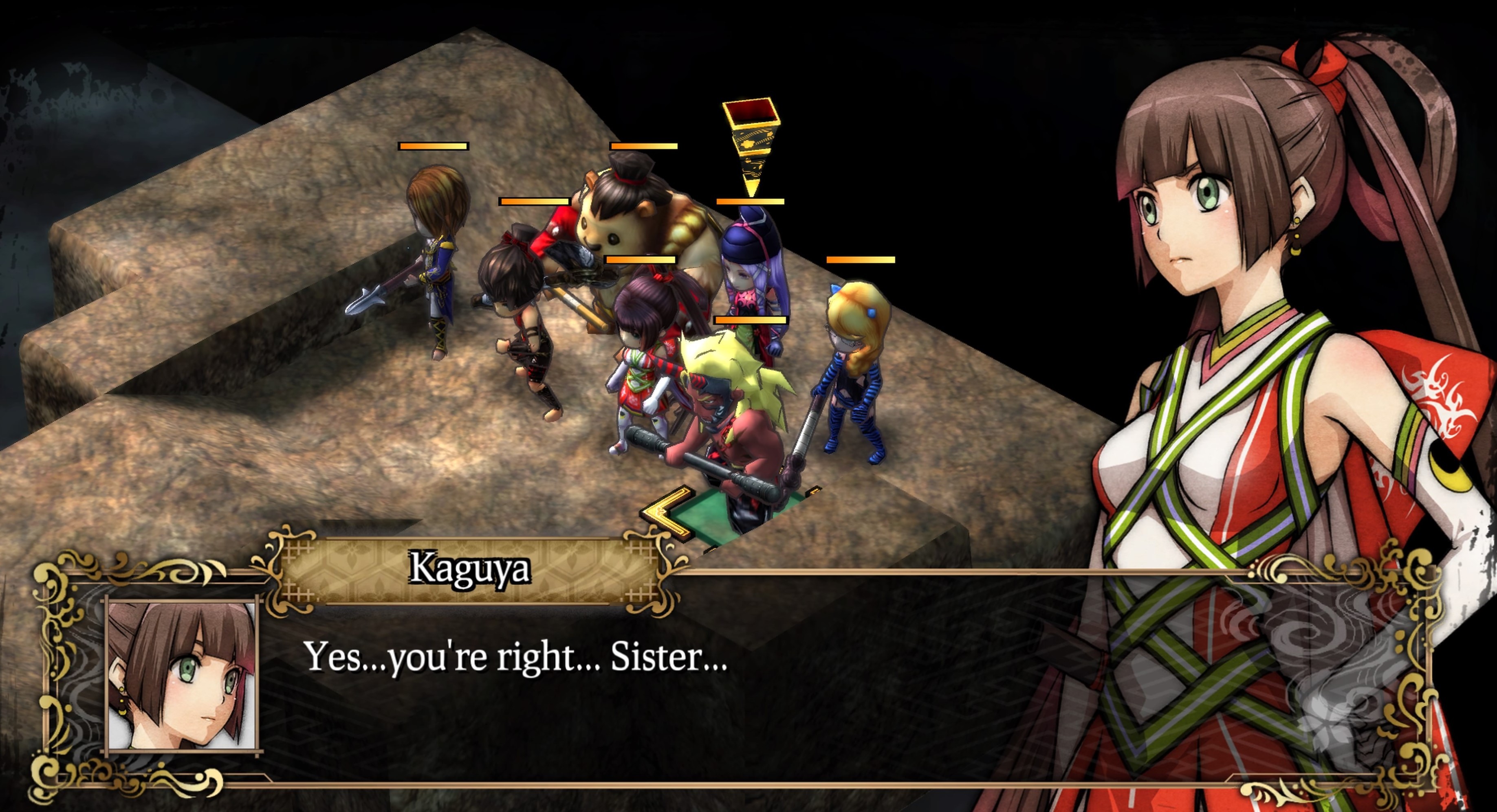Click Kaguya's small portrait in dialogue box

coord(182,676)
